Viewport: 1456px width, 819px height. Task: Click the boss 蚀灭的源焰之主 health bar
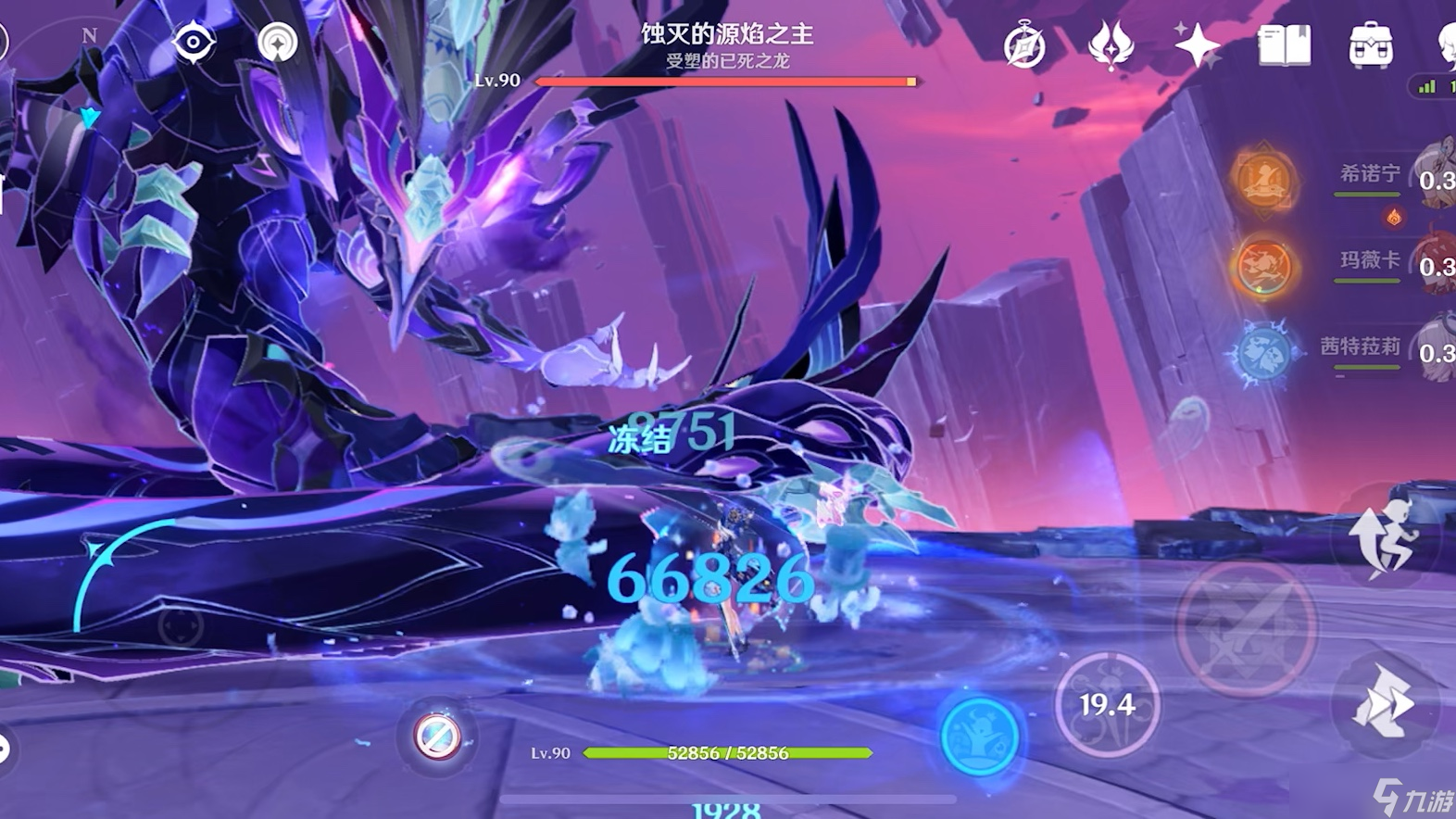click(726, 82)
